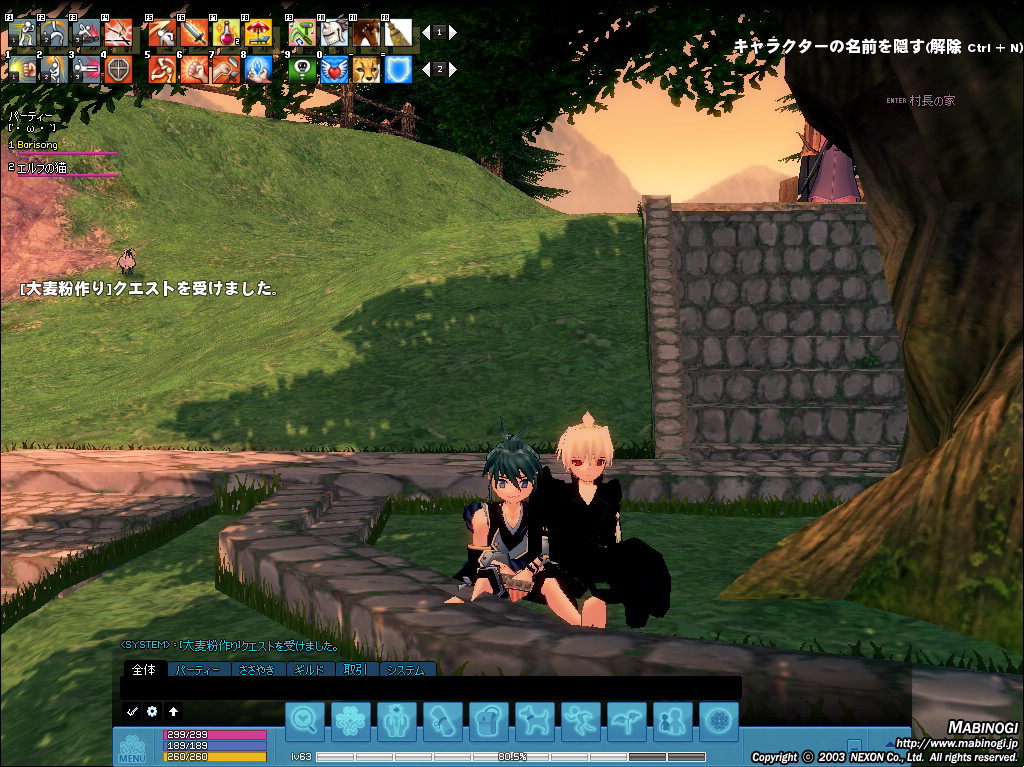This screenshot has width=1024, height=767.
Task: Open the MENU button
Action: 132,749
